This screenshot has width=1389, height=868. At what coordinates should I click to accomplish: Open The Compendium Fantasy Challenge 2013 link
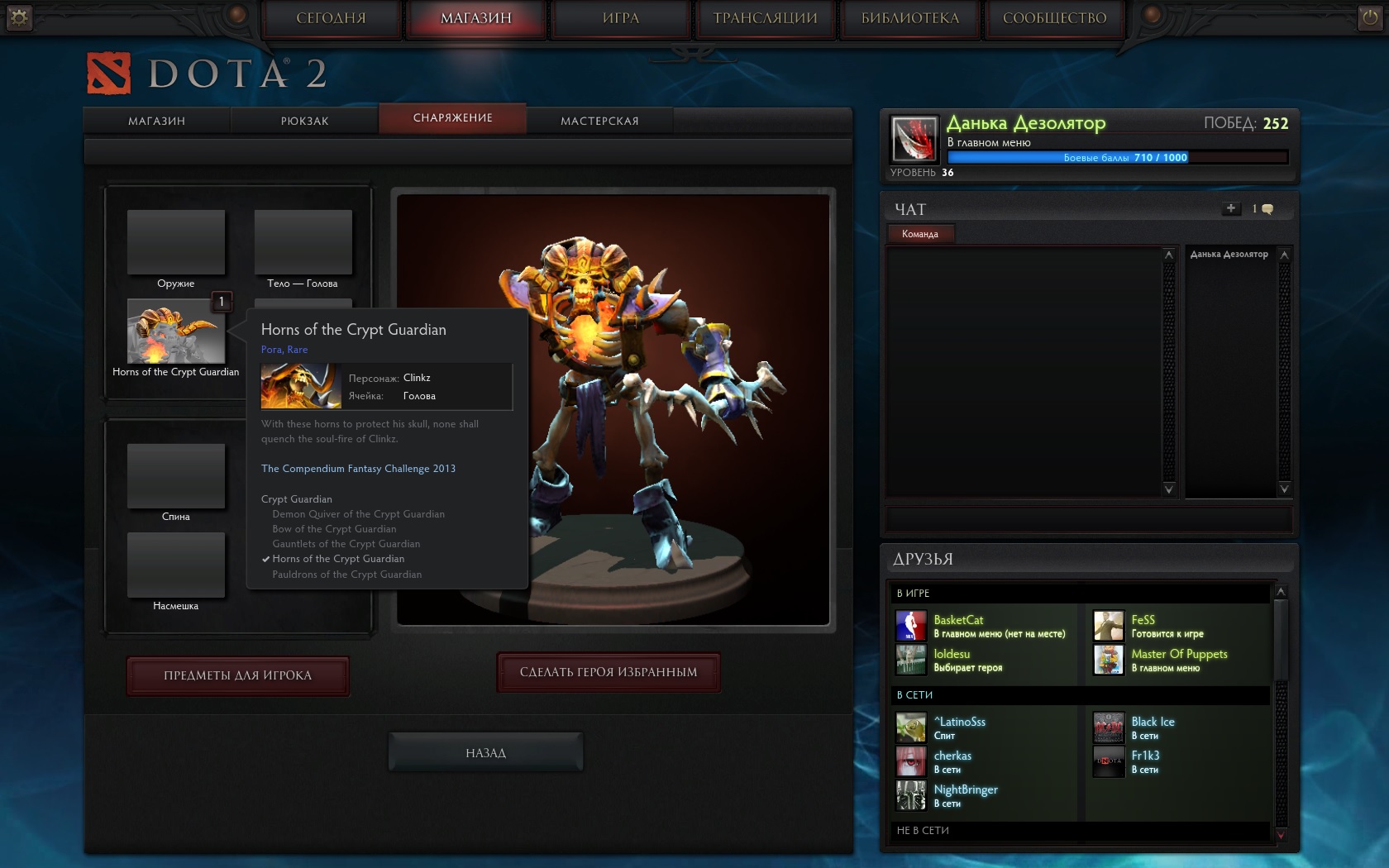coord(358,469)
